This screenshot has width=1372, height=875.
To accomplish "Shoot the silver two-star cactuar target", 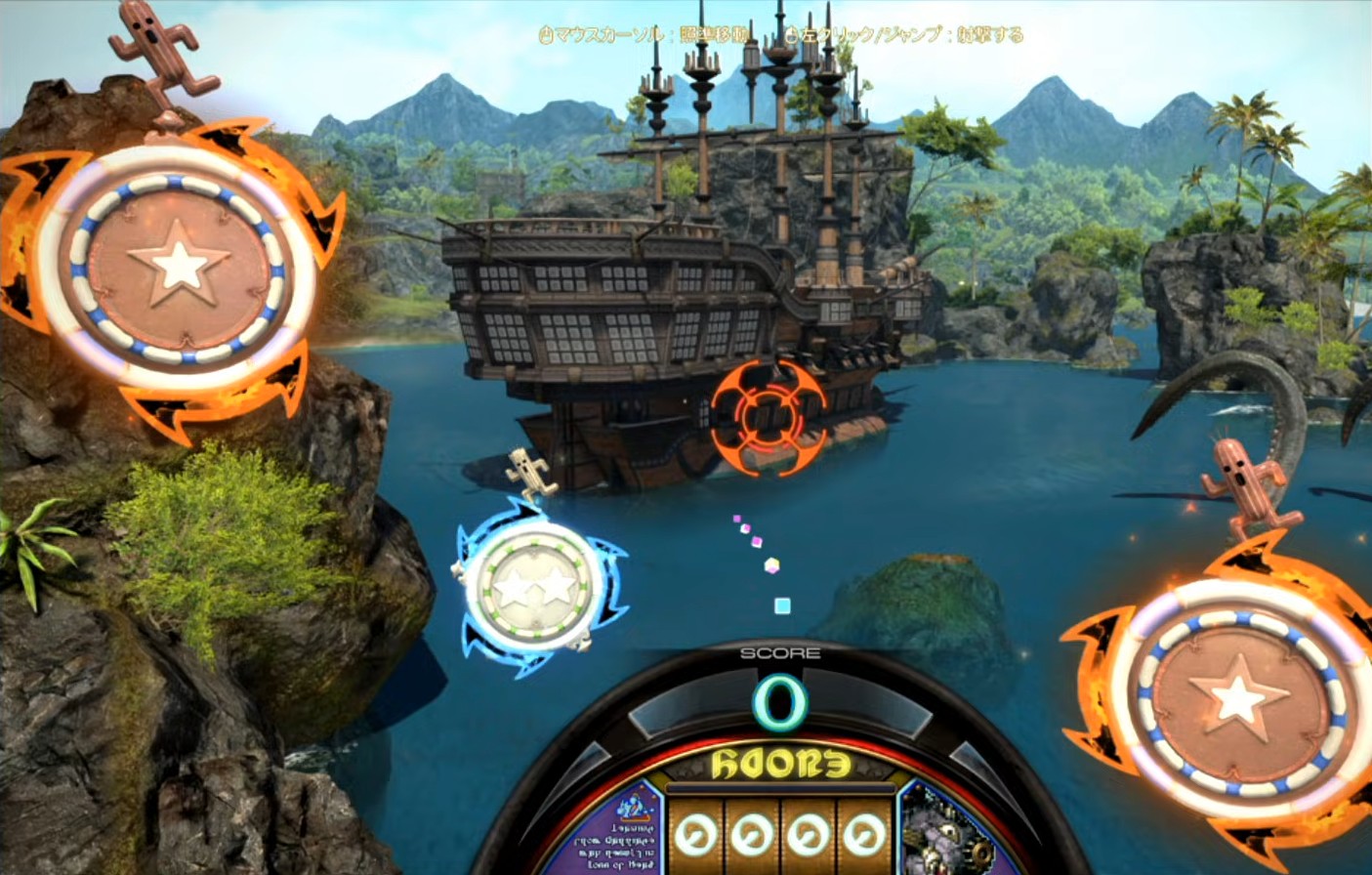I will tap(534, 587).
